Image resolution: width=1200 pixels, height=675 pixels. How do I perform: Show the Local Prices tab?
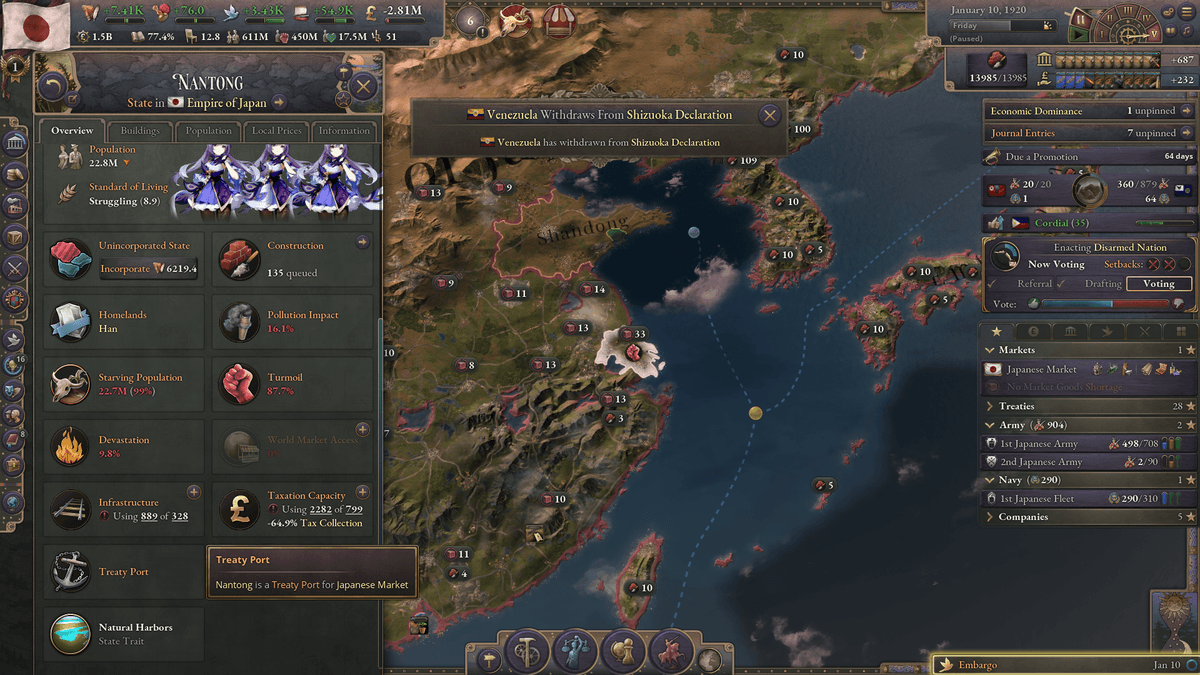click(277, 131)
